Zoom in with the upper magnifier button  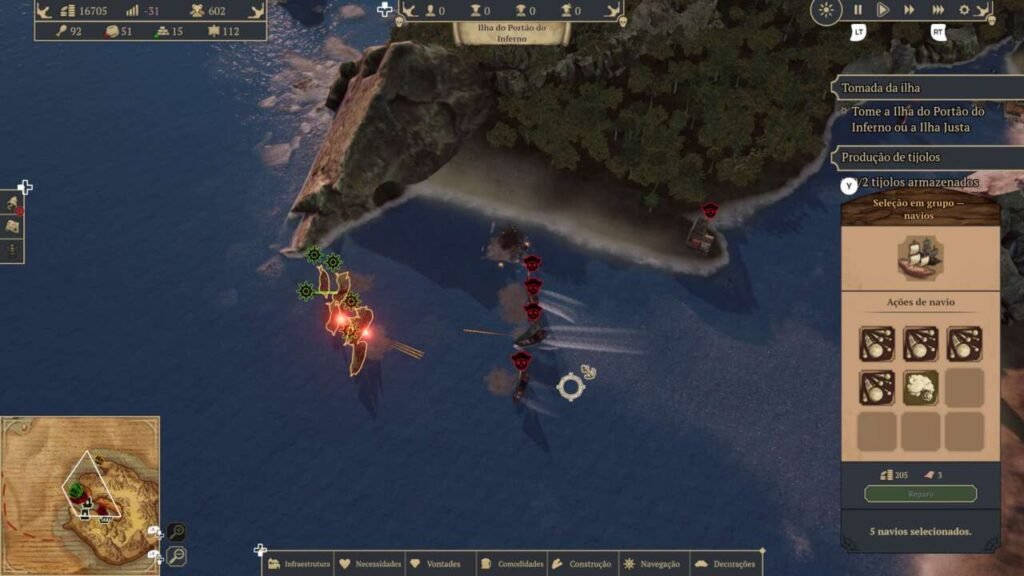176,532
